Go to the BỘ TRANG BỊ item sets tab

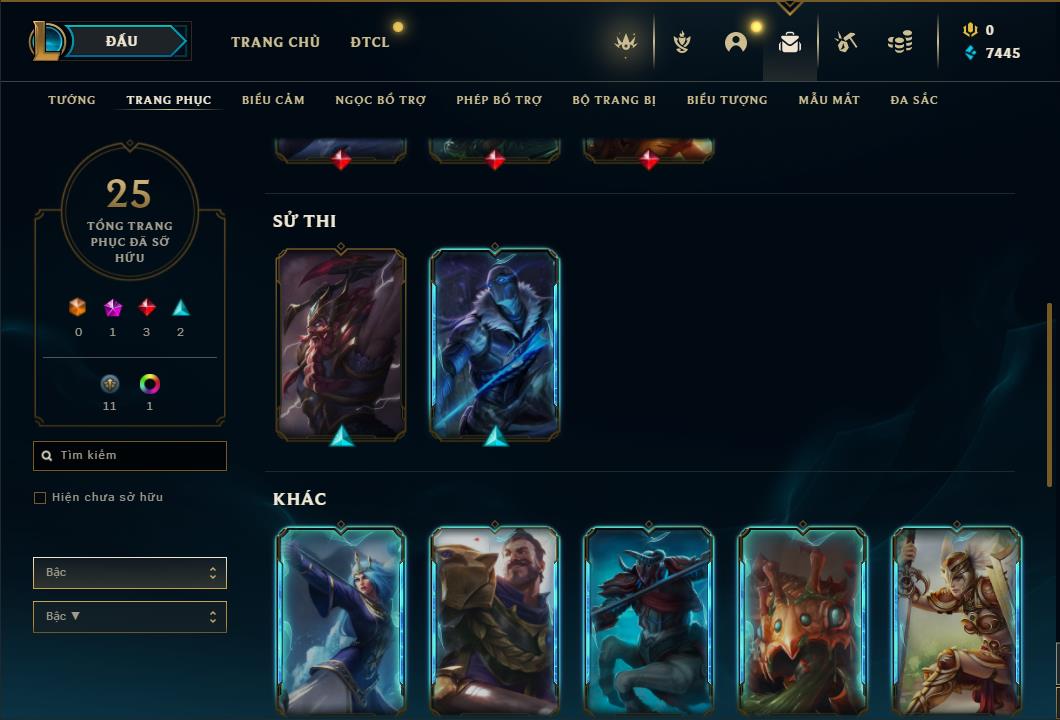tap(614, 100)
